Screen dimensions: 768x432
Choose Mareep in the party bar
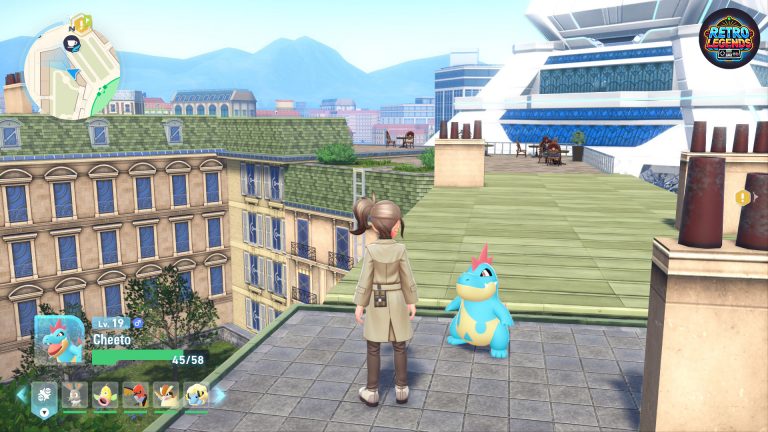pos(196,395)
